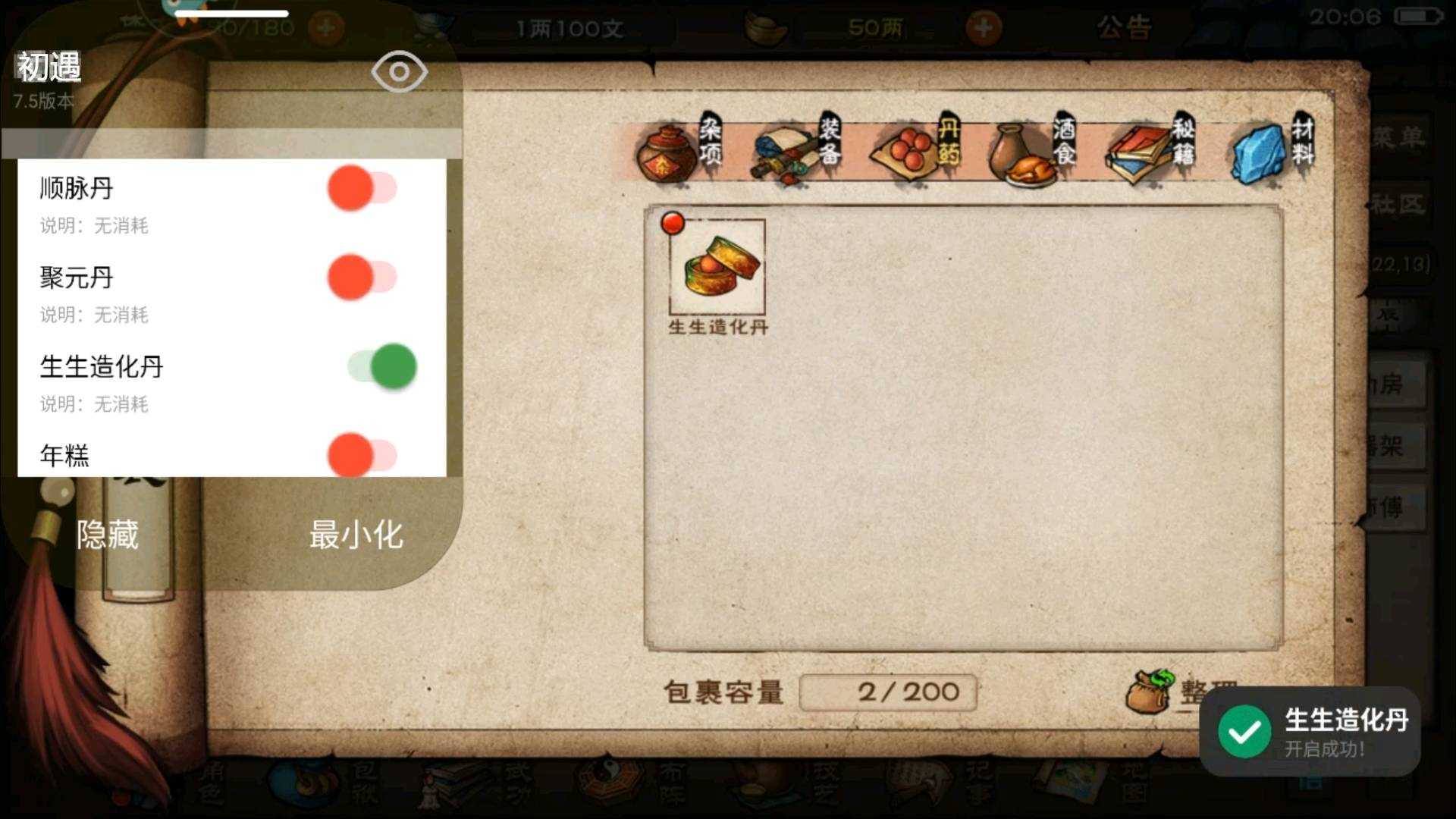Click the eye visibility icon
Screen dimensions: 1456x819
coord(399,72)
